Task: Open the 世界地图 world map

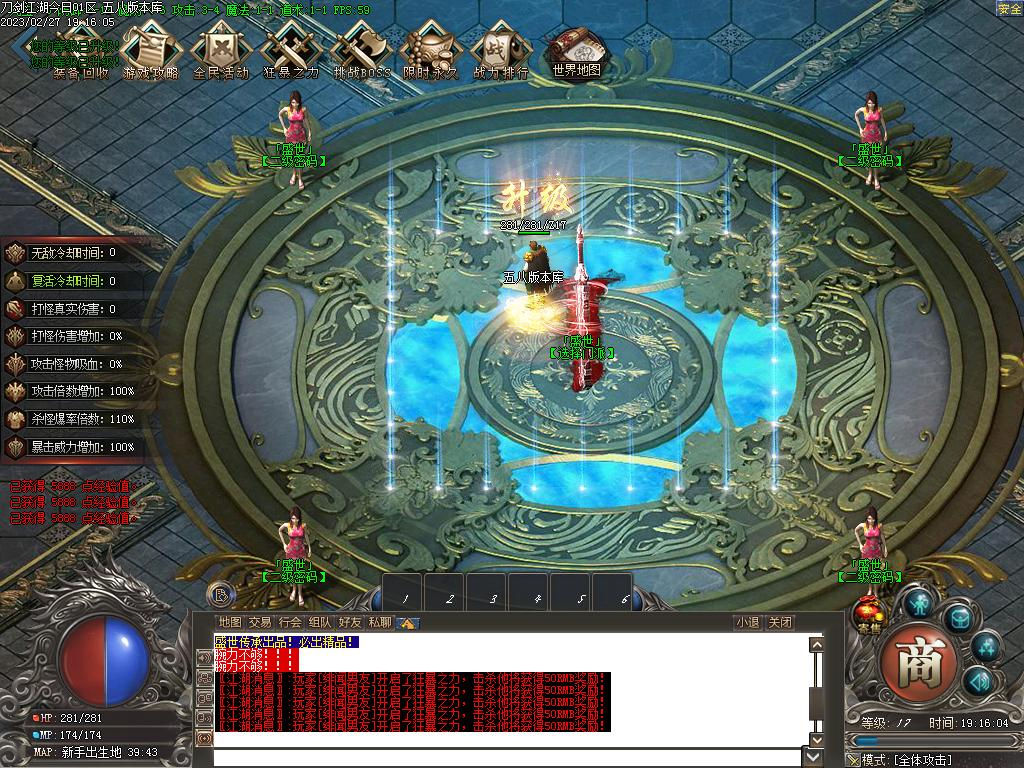Action: (x=576, y=52)
